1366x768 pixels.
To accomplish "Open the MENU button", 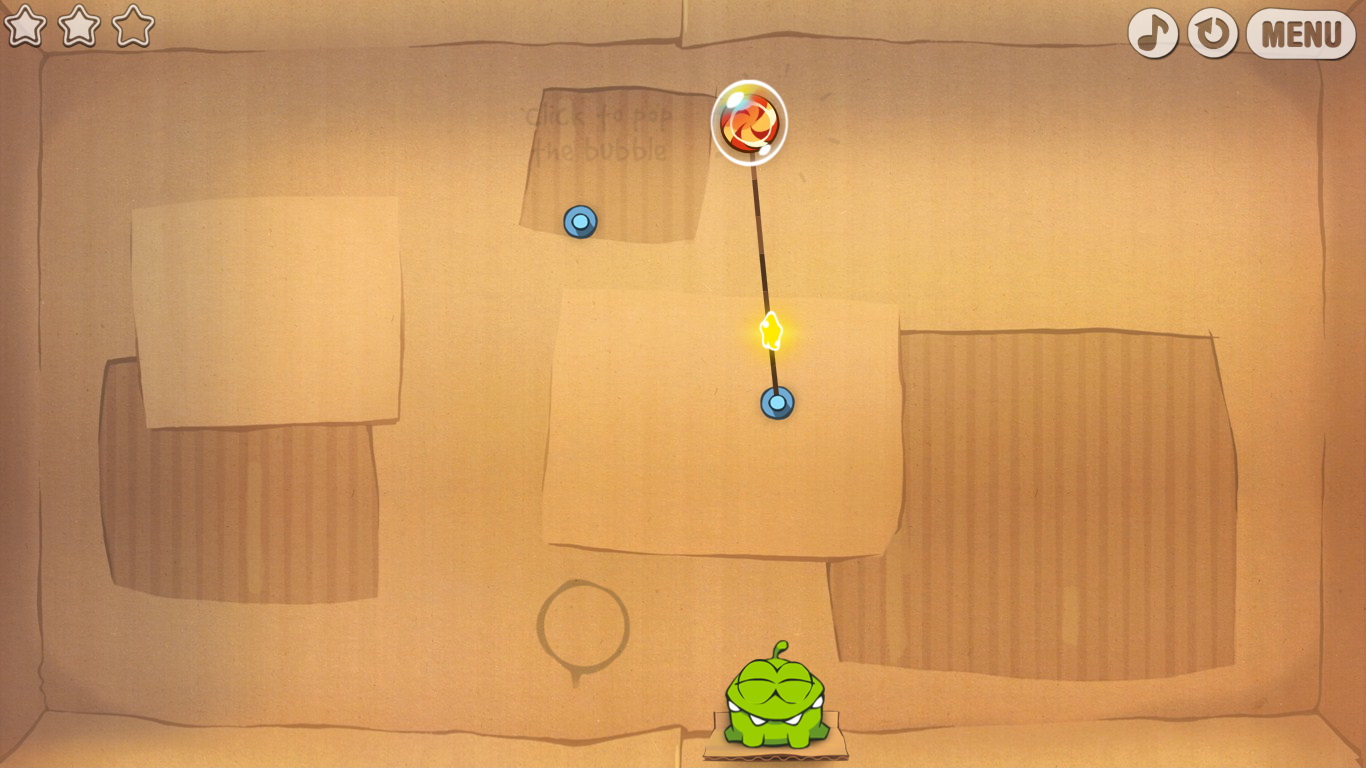I will coord(1300,34).
